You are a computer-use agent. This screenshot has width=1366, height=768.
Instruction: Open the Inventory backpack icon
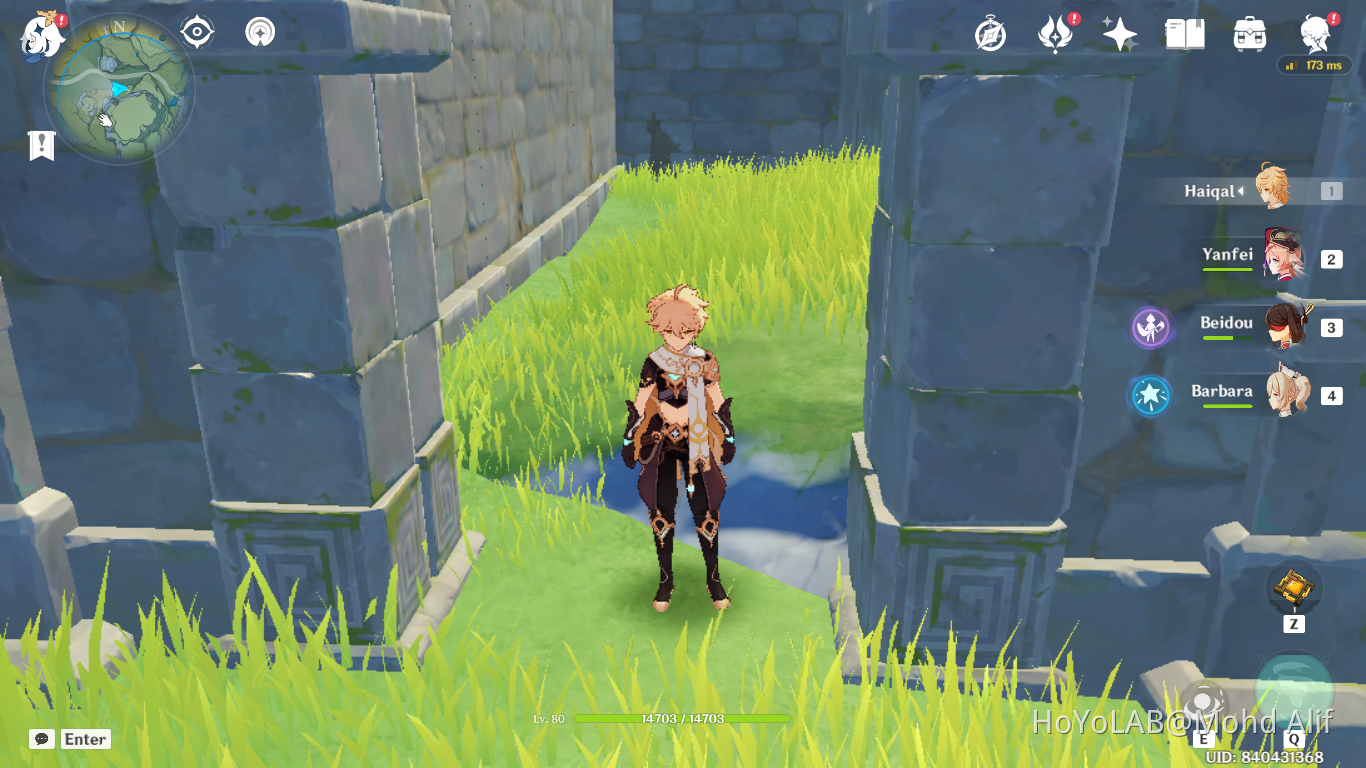tap(1247, 33)
